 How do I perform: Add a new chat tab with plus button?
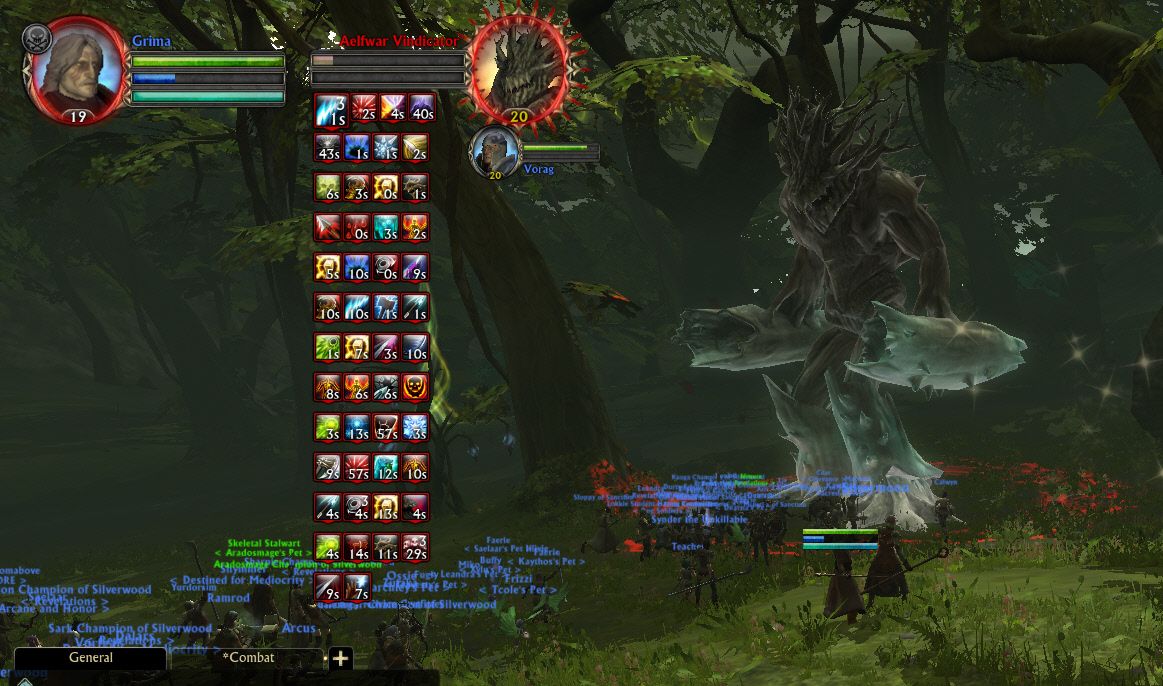coord(340,658)
